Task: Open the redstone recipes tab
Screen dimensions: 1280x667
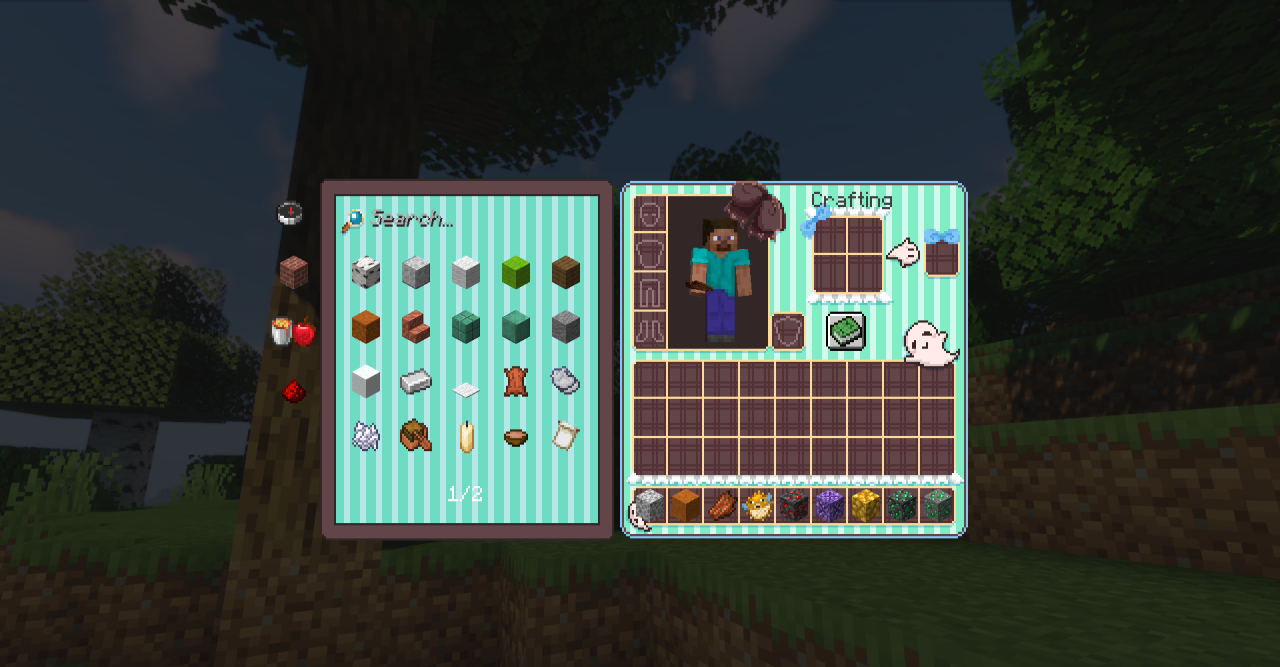Action: [x=292, y=392]
